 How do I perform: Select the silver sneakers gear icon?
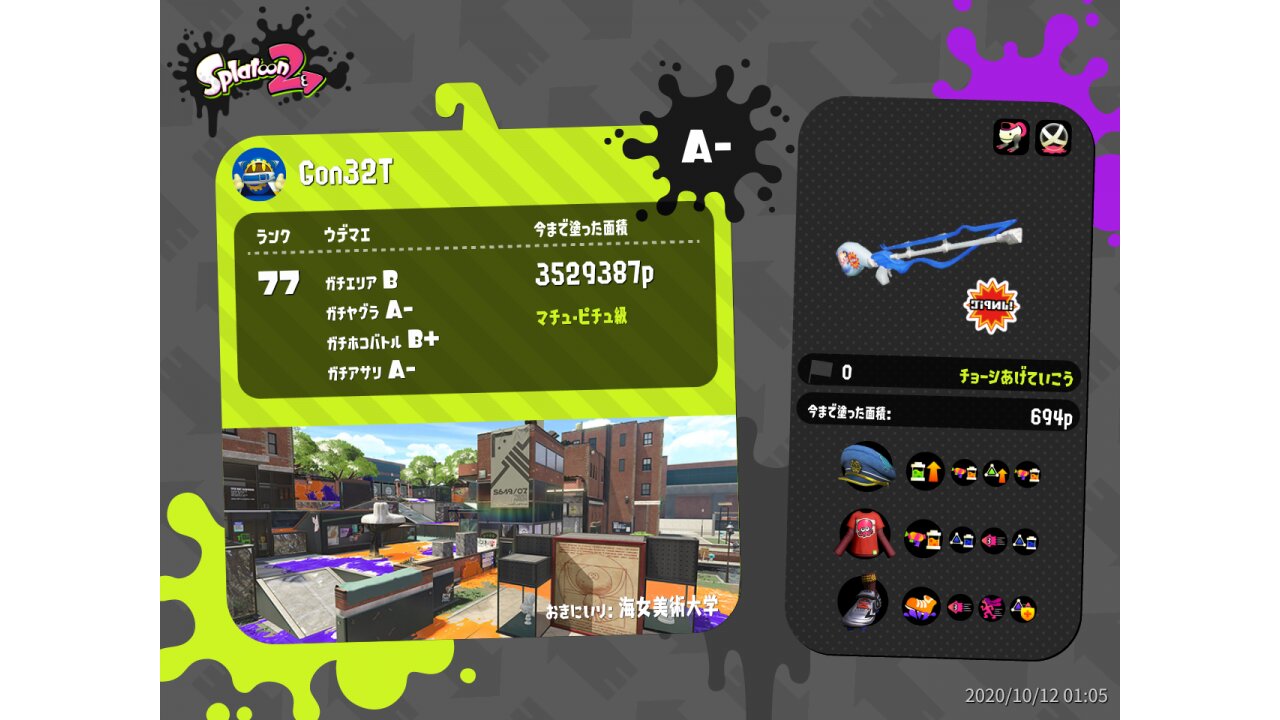coord(863,603)
